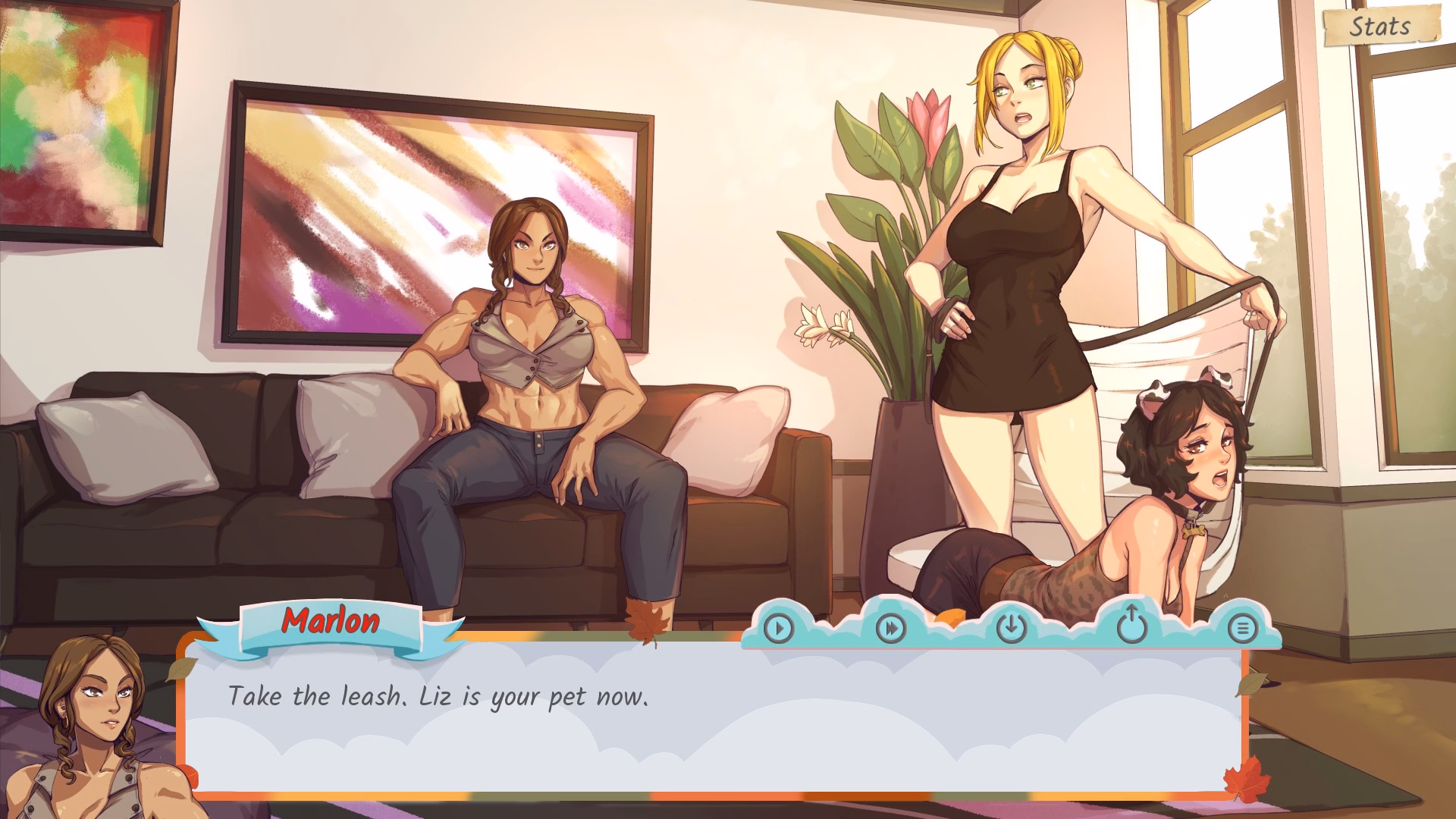Save the game using the down-arrow icon
1456x819 pixels.
pos(1011,628)
